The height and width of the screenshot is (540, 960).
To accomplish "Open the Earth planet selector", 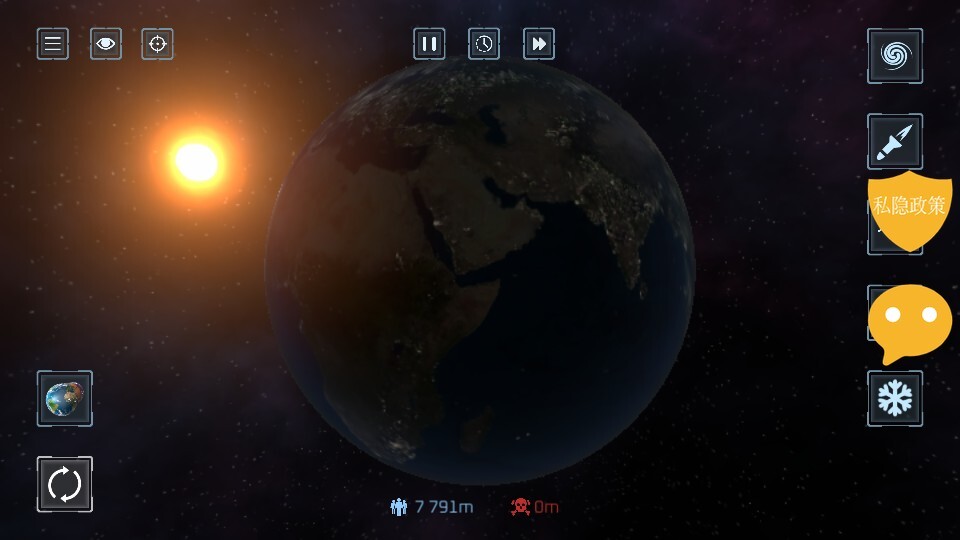I will coord(65,398).
